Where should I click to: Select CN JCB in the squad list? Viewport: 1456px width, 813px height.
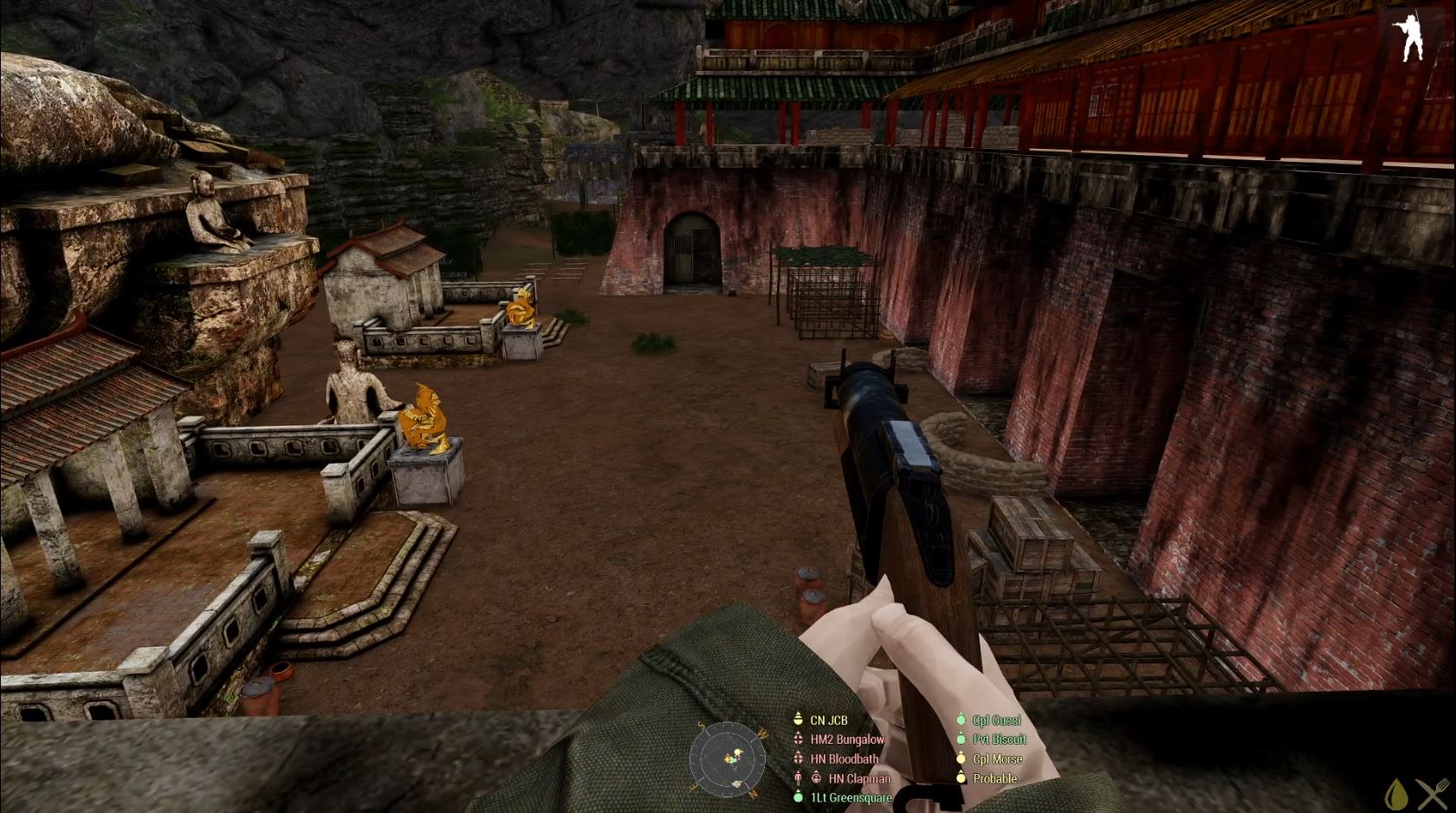point(828,720)
